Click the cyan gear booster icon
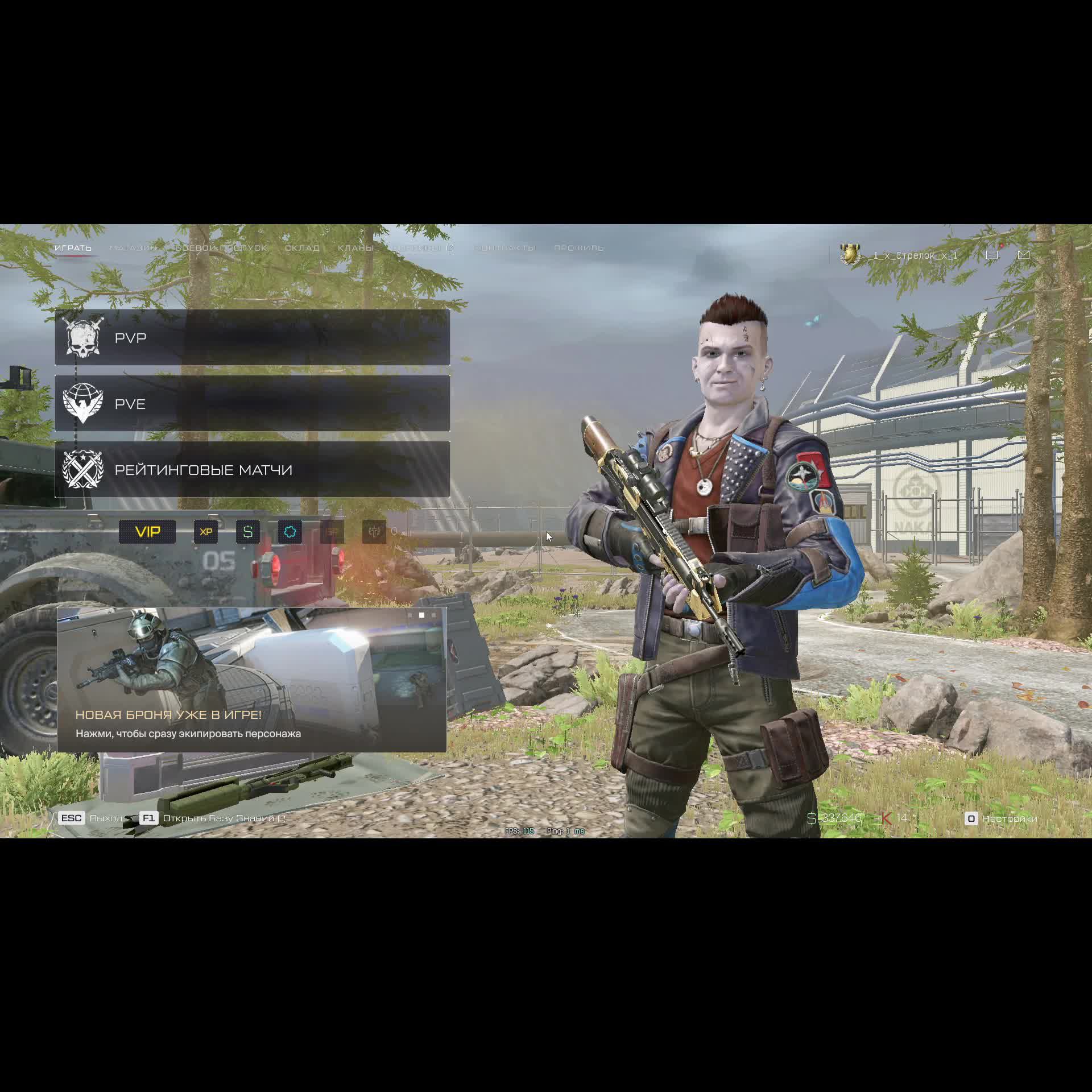 [x=290, y=532]
